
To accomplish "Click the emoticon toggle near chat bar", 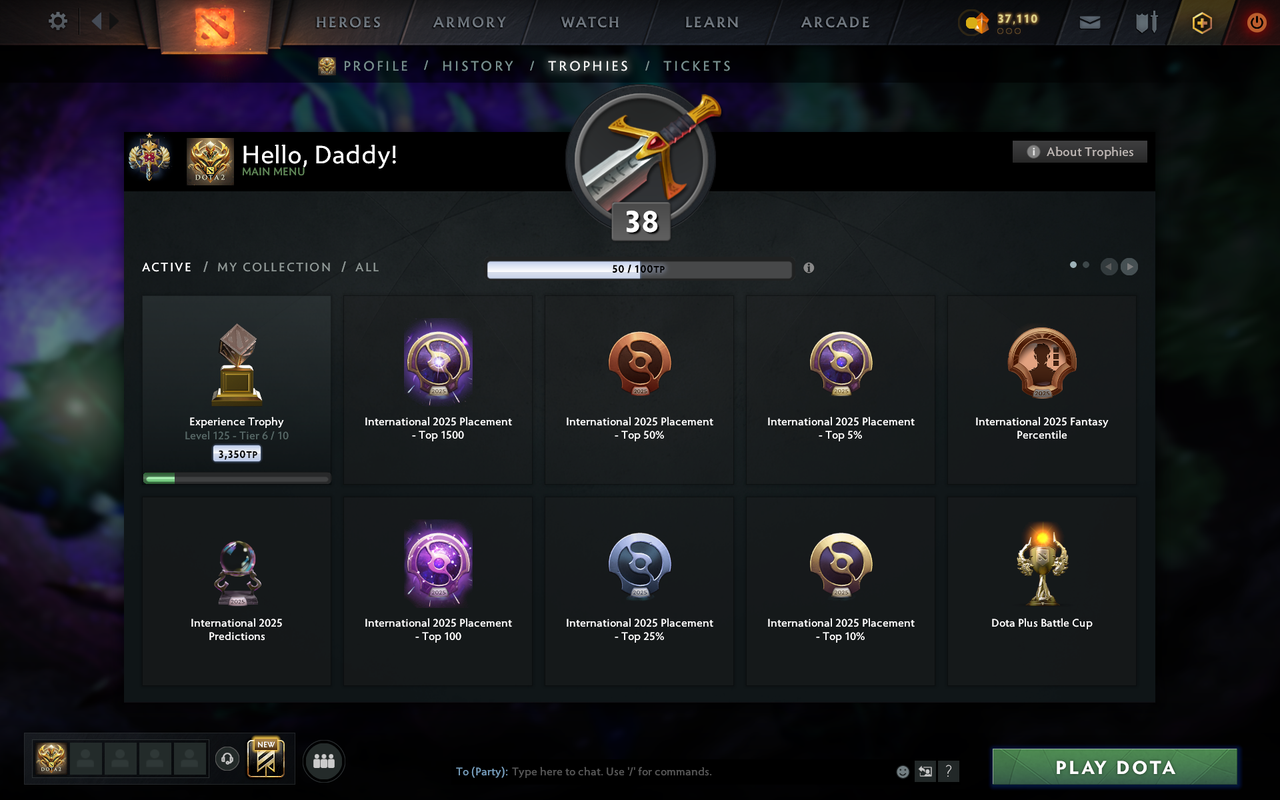I will pyautogui.click(x=902, y=771).
